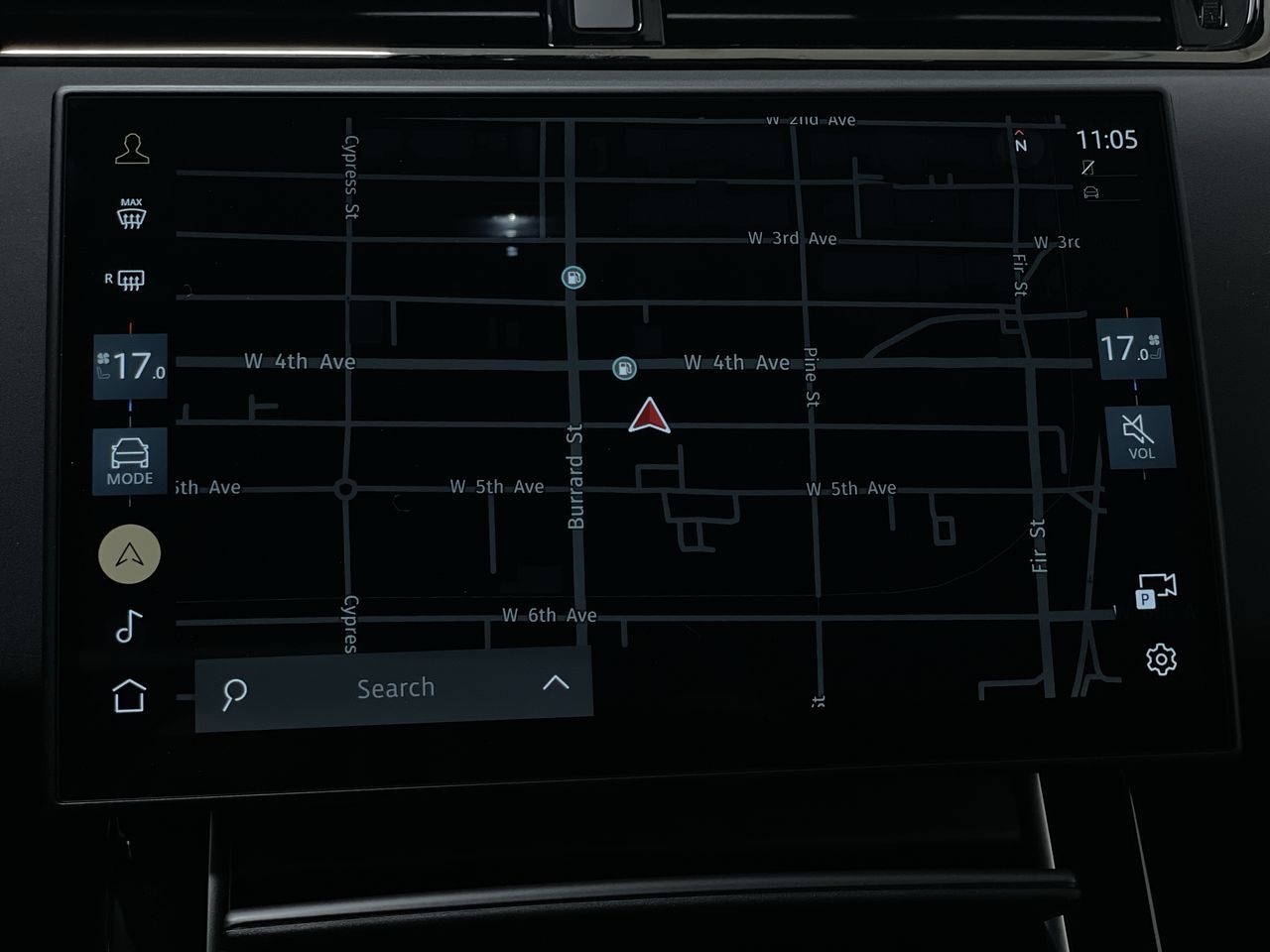Tap the passenger temperature 17.0 tile
This screenshot has width=1270, height=952.
tap(1131, 349)
